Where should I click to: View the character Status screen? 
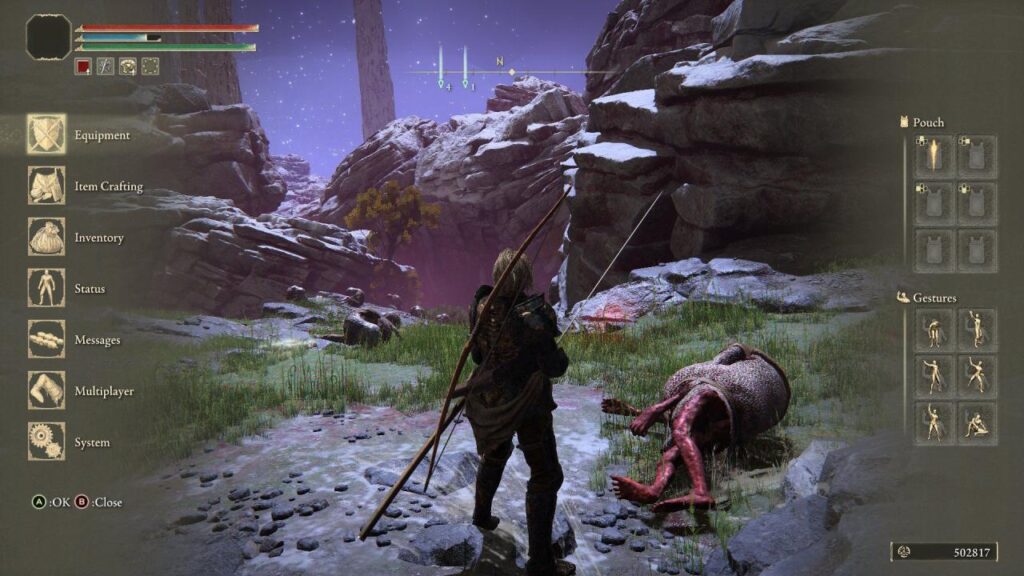point(47,289)
